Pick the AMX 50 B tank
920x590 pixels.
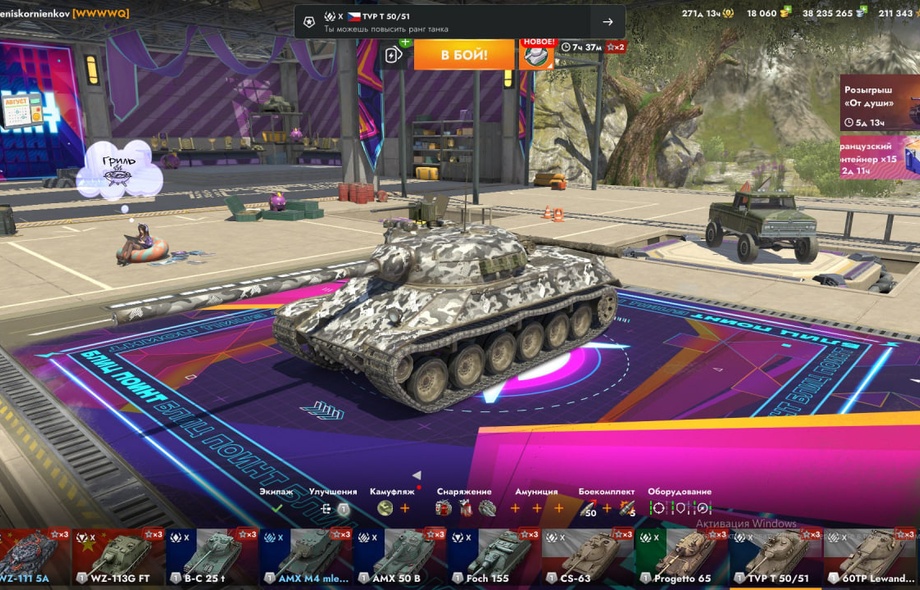(399, 557)
